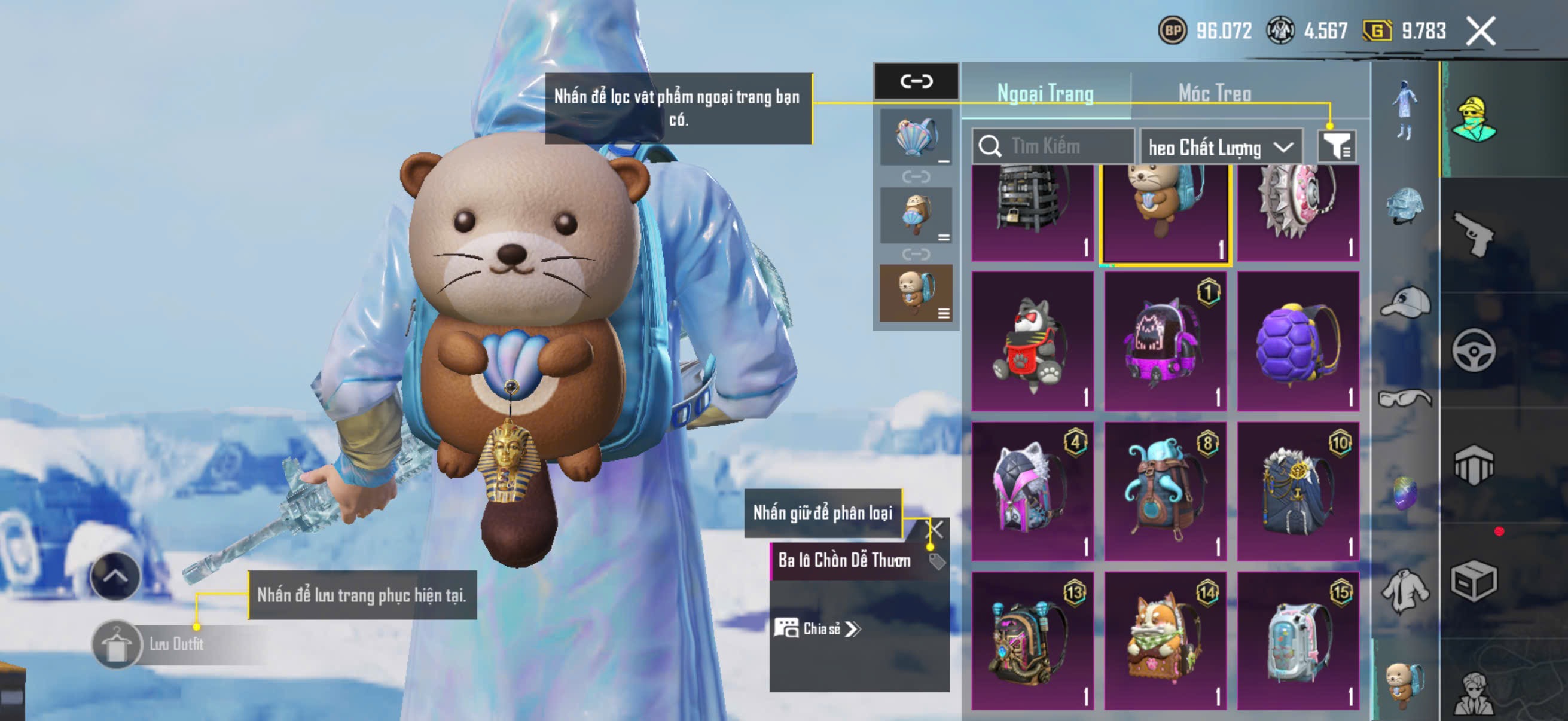Toggle the owned-items filter funnel icon
Image resolution: width=1568 pixels, height=721 pixels.
[1336, 146]
